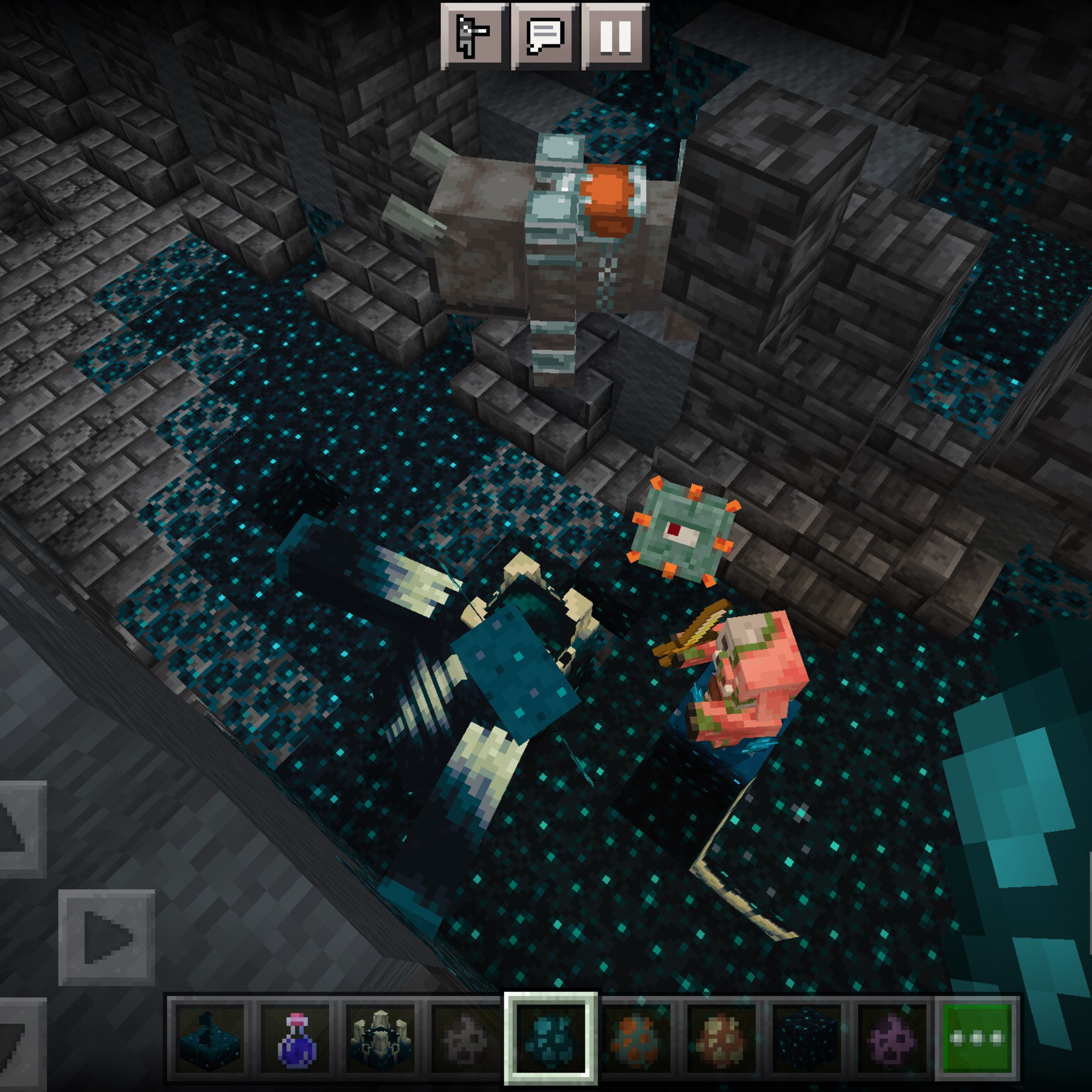Image resolution: width=1092 pixels, height=1092 pixels.
Task: Tap the move-right arrow on the D-pad
Action: coord(106,937)
